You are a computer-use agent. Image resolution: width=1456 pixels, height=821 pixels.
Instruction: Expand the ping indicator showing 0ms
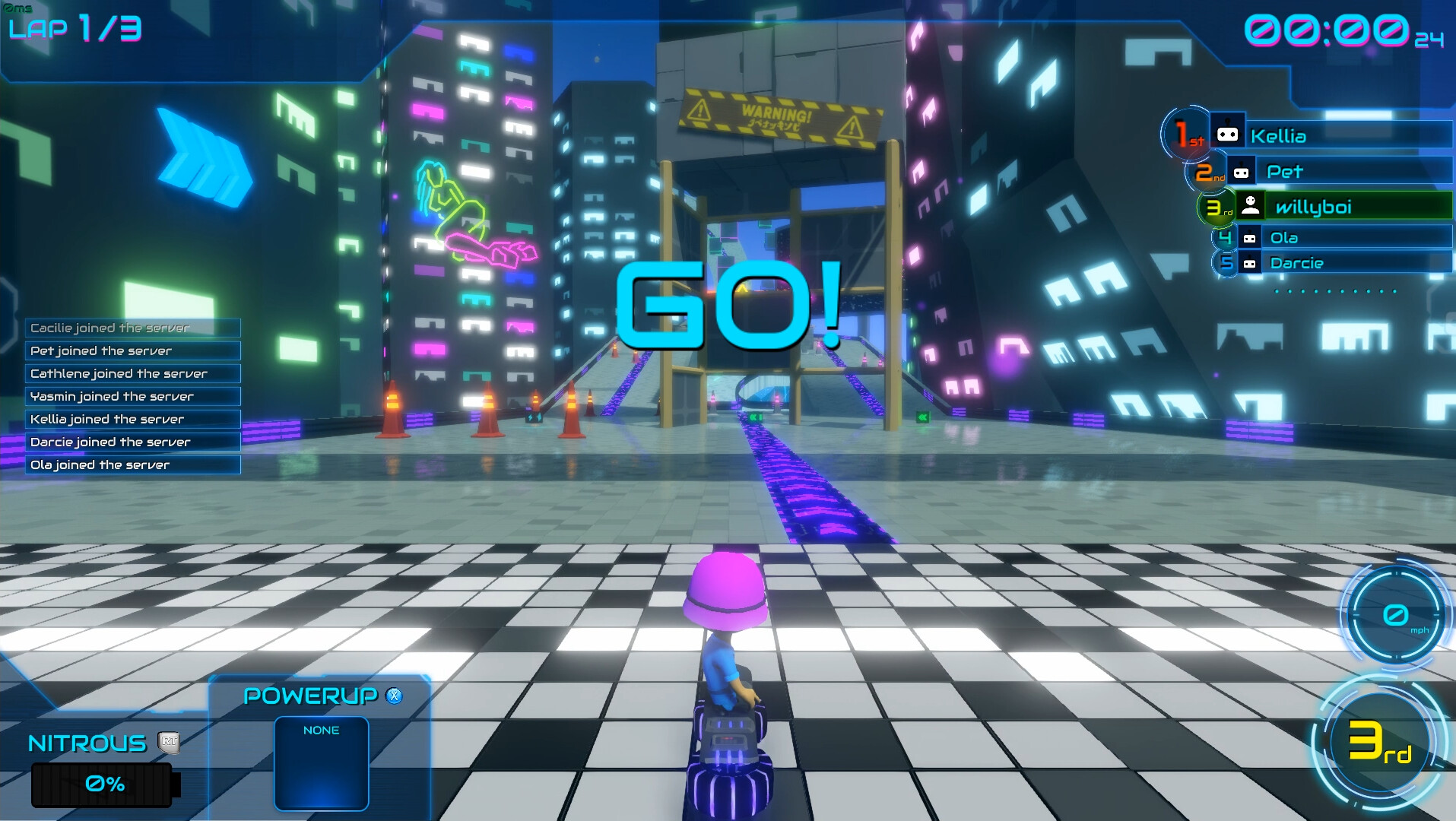(19, 6)
